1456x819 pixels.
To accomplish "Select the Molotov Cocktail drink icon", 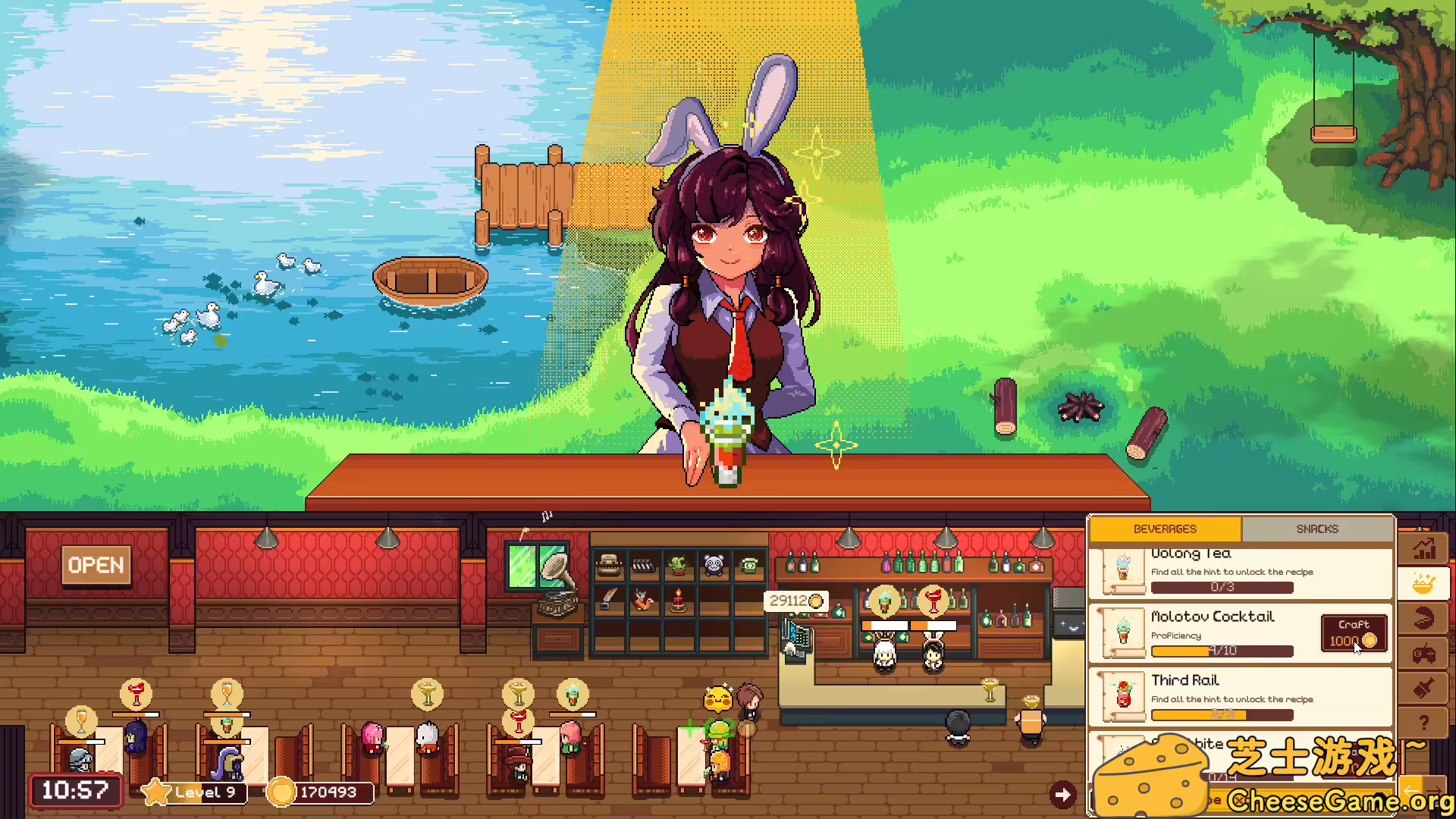I will pos(1123,632).
